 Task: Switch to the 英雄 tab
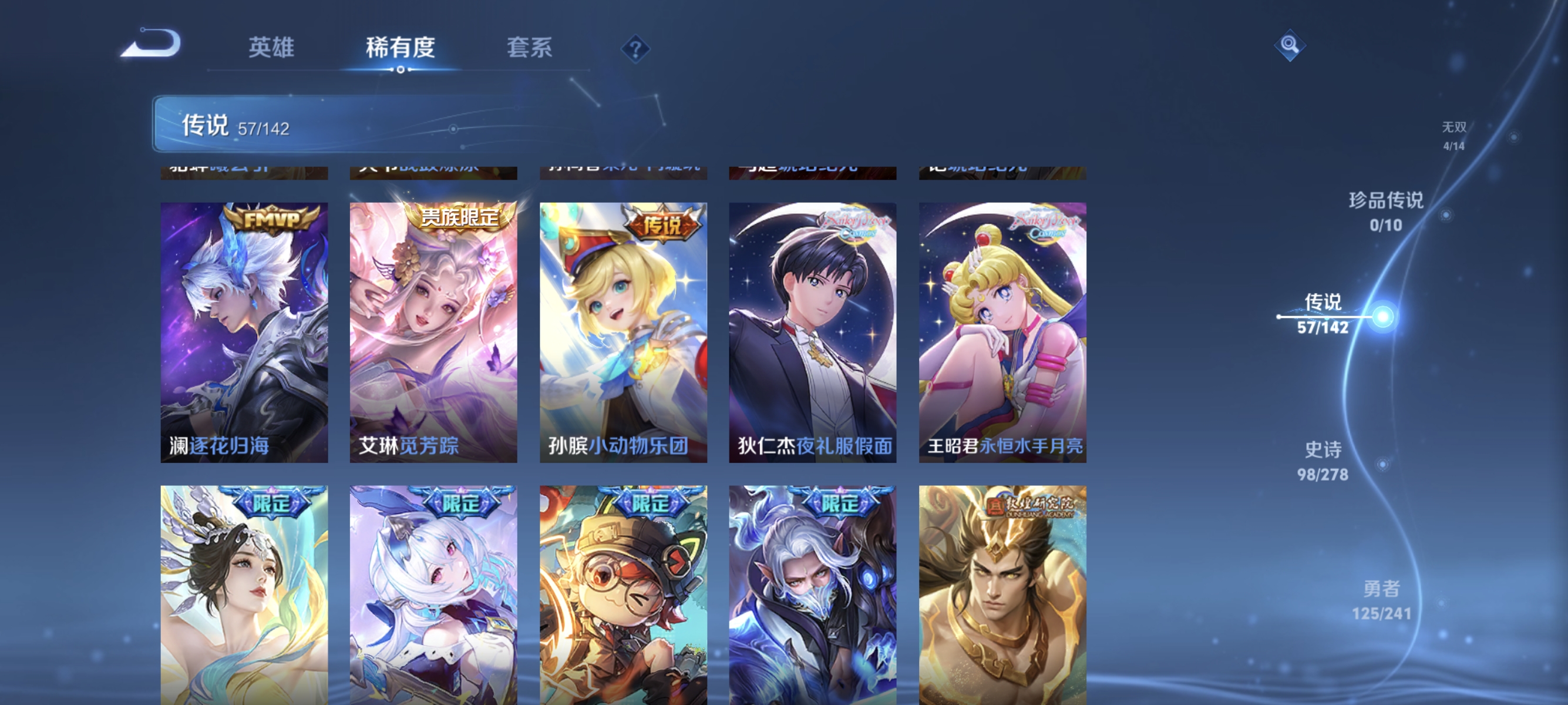[x=271, y=49]
